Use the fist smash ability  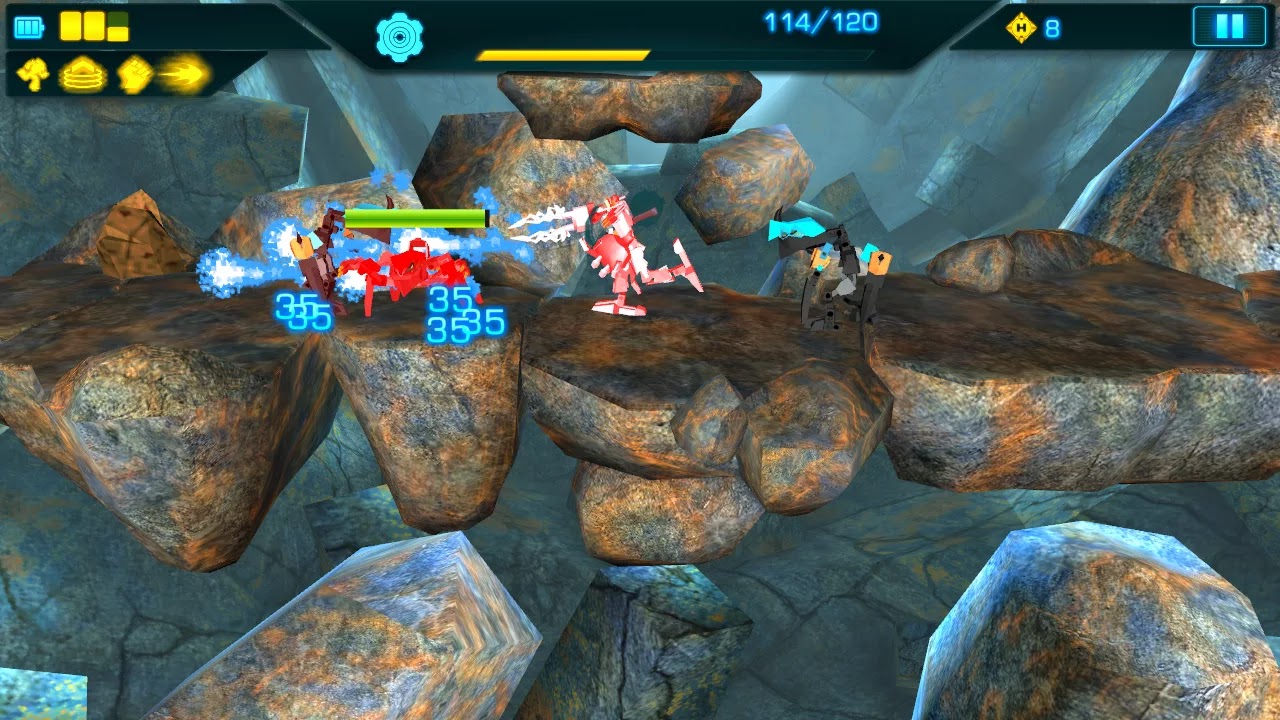click(133, 72)
